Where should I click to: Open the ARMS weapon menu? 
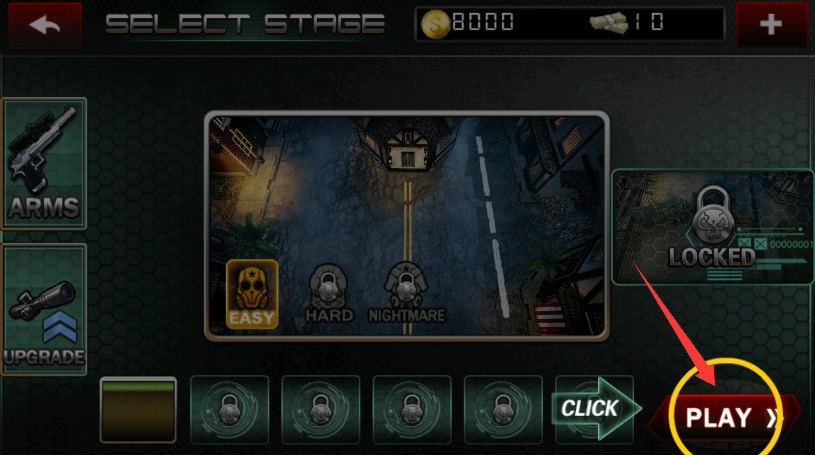click(44, 164)
